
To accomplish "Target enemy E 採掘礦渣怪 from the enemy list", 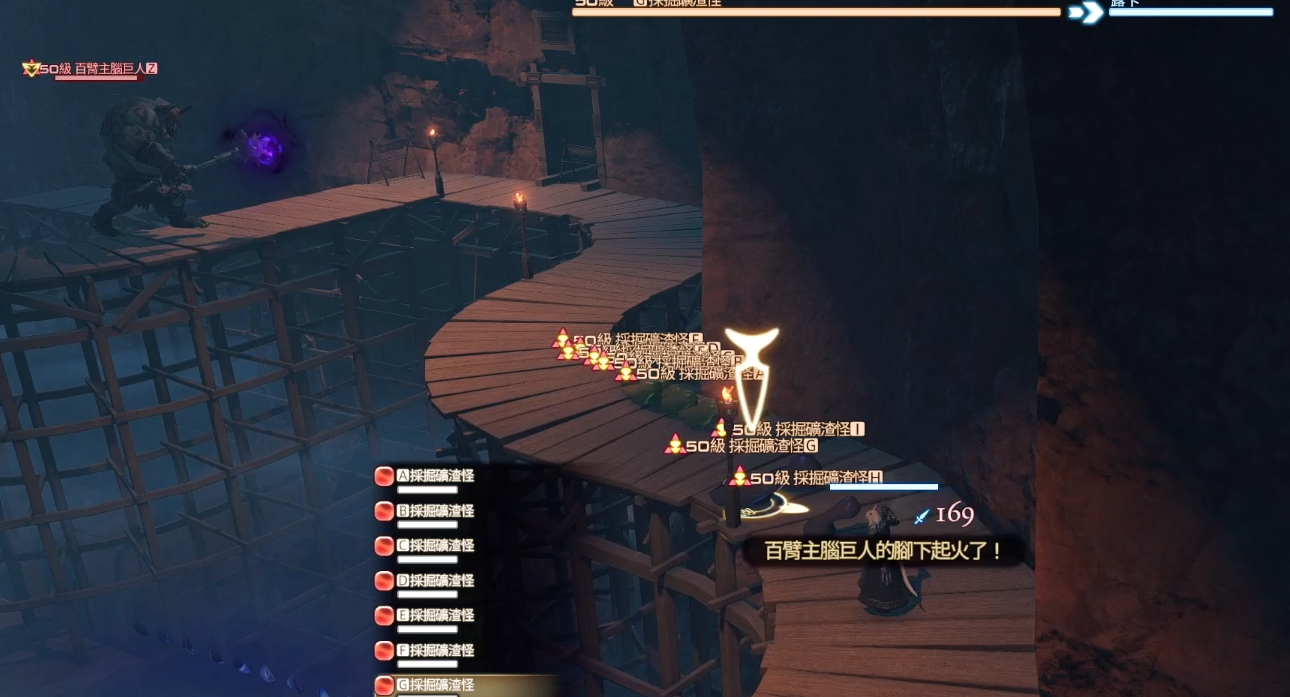I will pyautogui.click(x=435, y=616).
